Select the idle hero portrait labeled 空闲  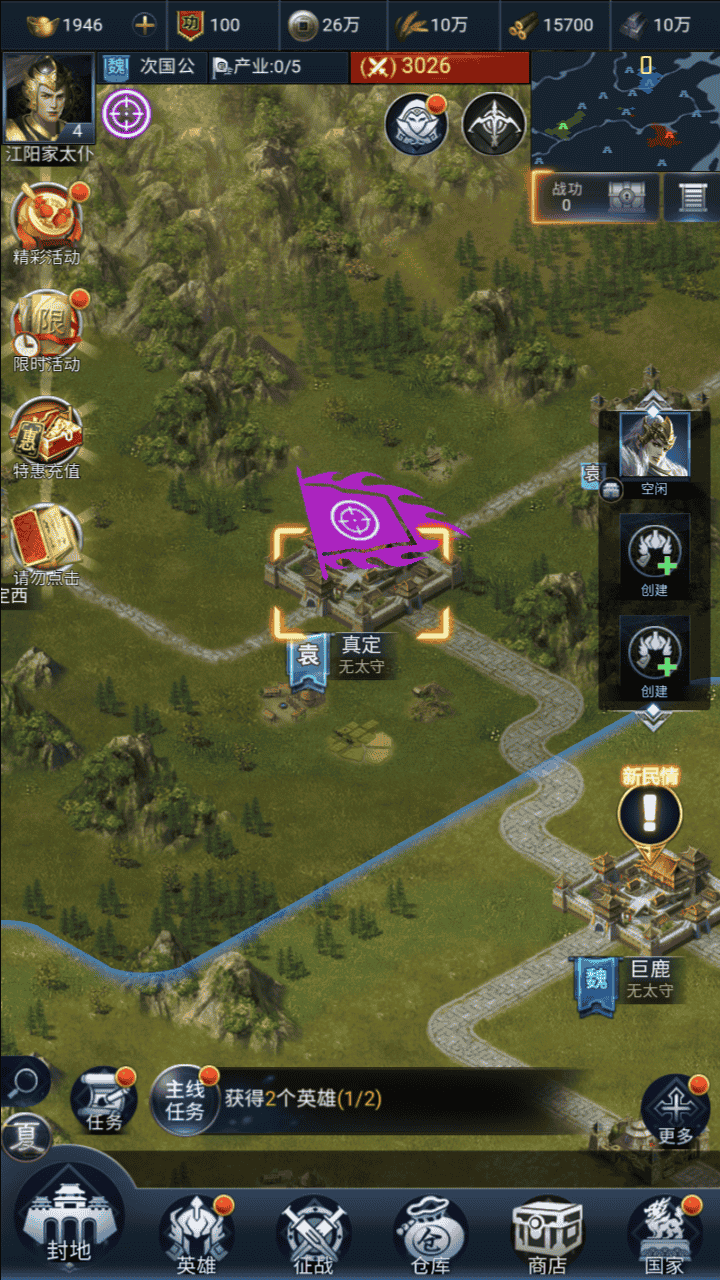coord(654,446)
